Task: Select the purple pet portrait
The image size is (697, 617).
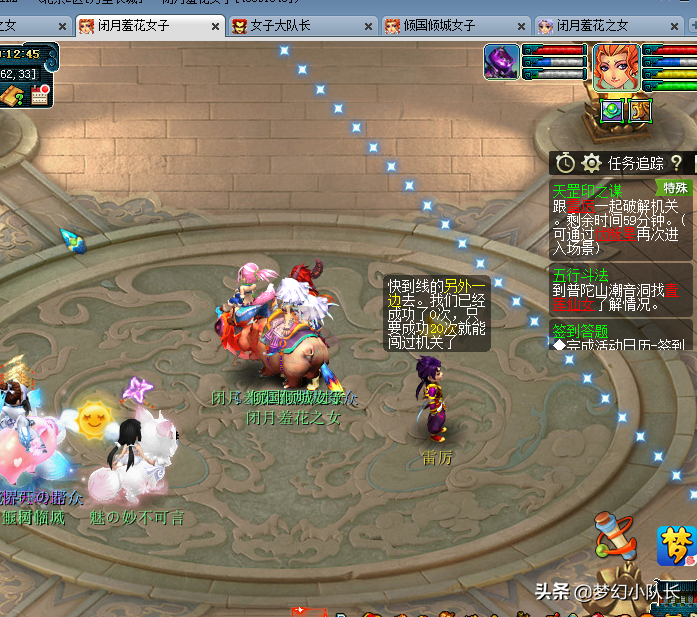Action: [x=502, y=62]
